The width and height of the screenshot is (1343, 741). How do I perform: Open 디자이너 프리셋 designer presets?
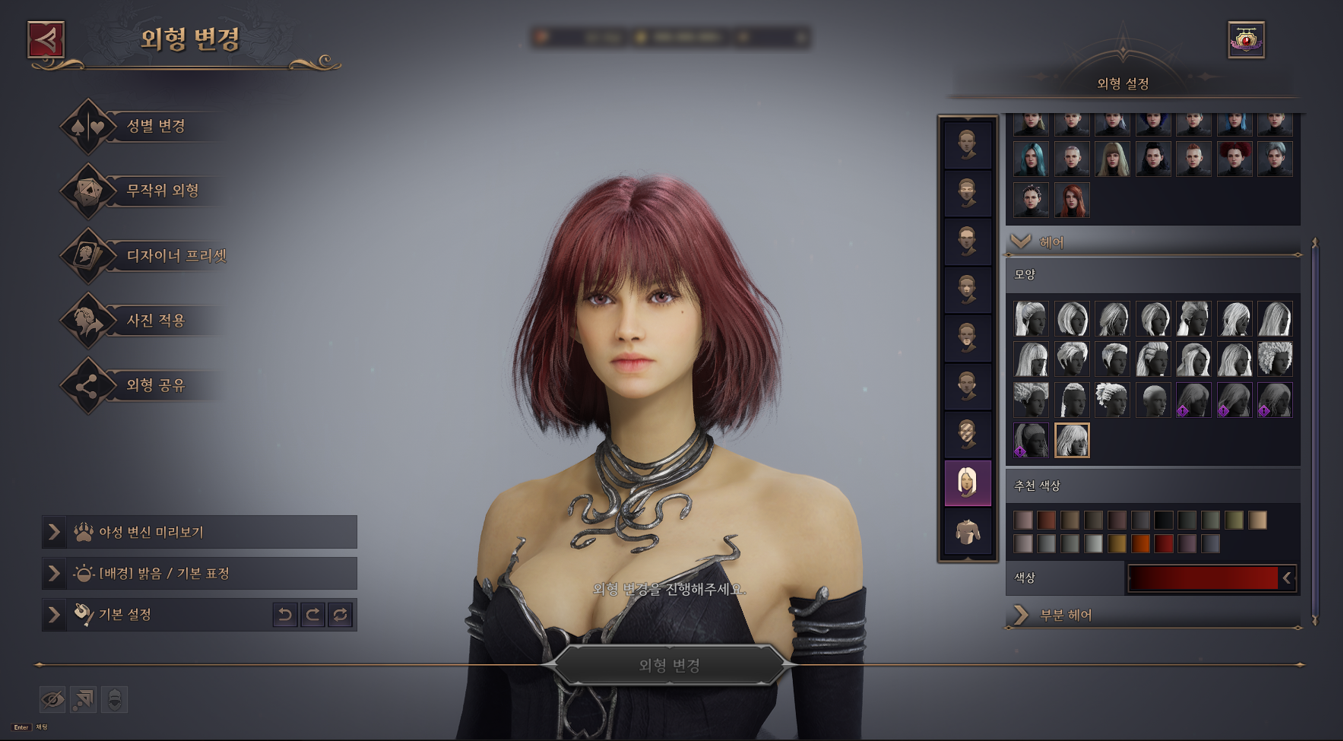tap(175, 256)
